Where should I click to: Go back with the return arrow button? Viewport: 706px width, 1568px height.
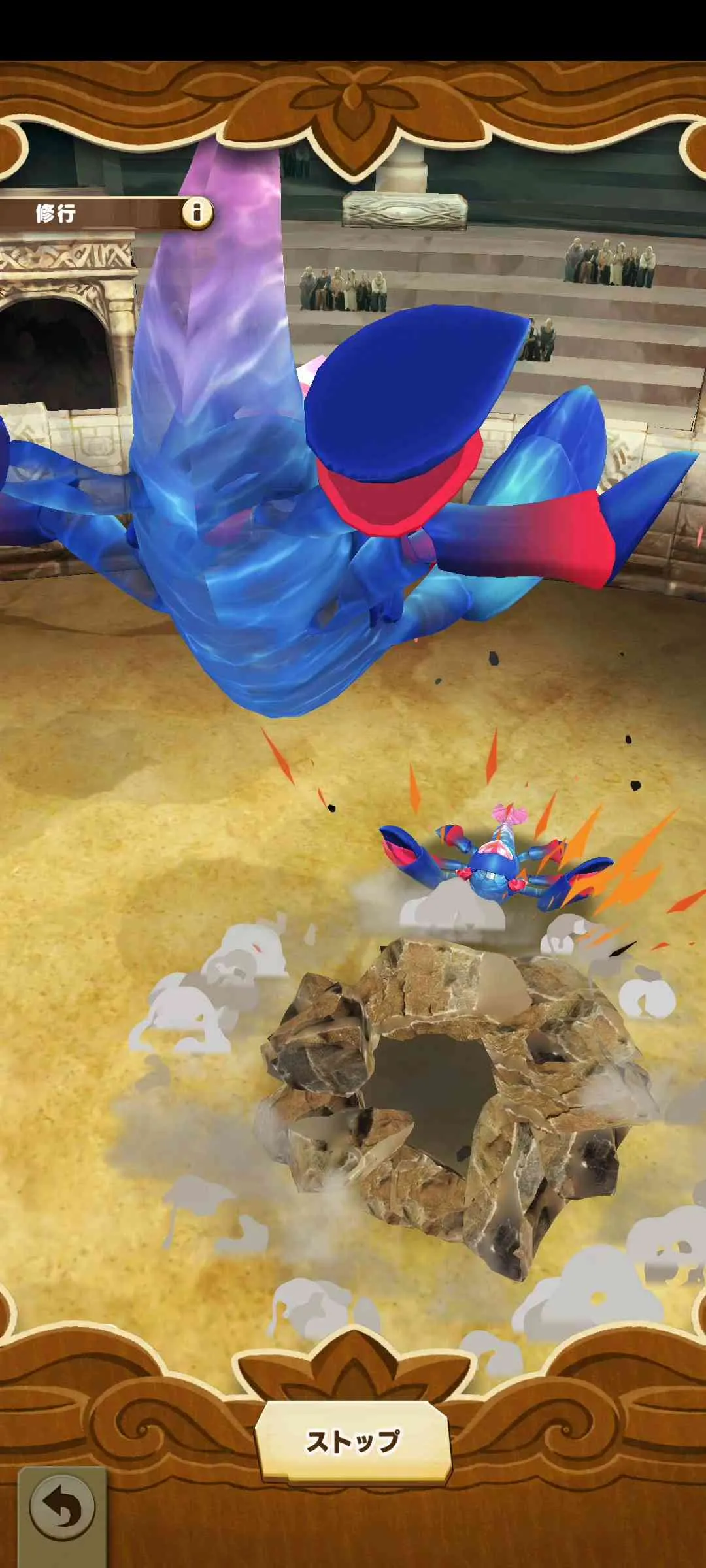(x=62, y=1509)
